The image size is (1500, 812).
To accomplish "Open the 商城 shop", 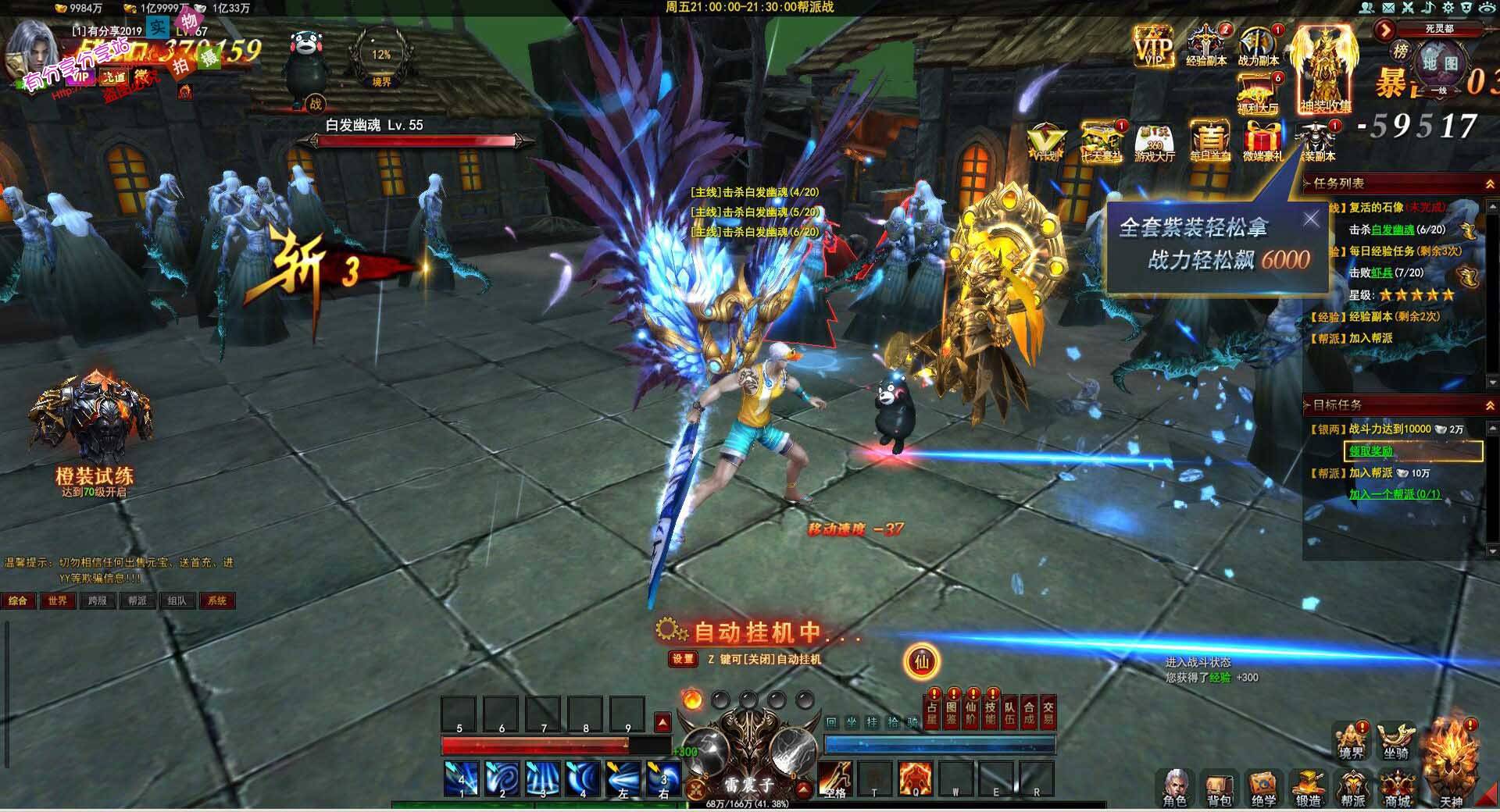I will click(1398, 788).
